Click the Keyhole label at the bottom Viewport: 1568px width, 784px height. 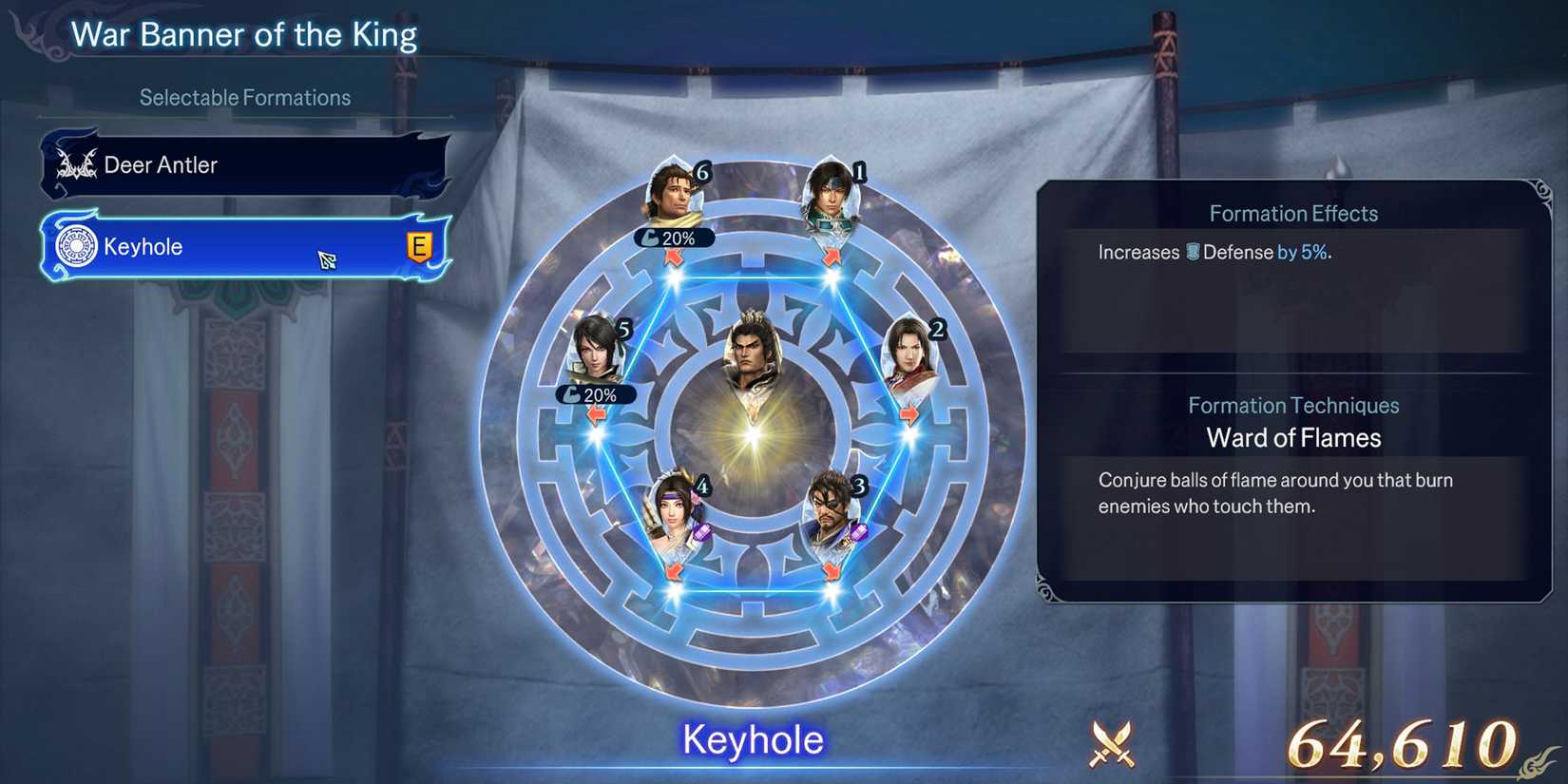tap(752, 738)
